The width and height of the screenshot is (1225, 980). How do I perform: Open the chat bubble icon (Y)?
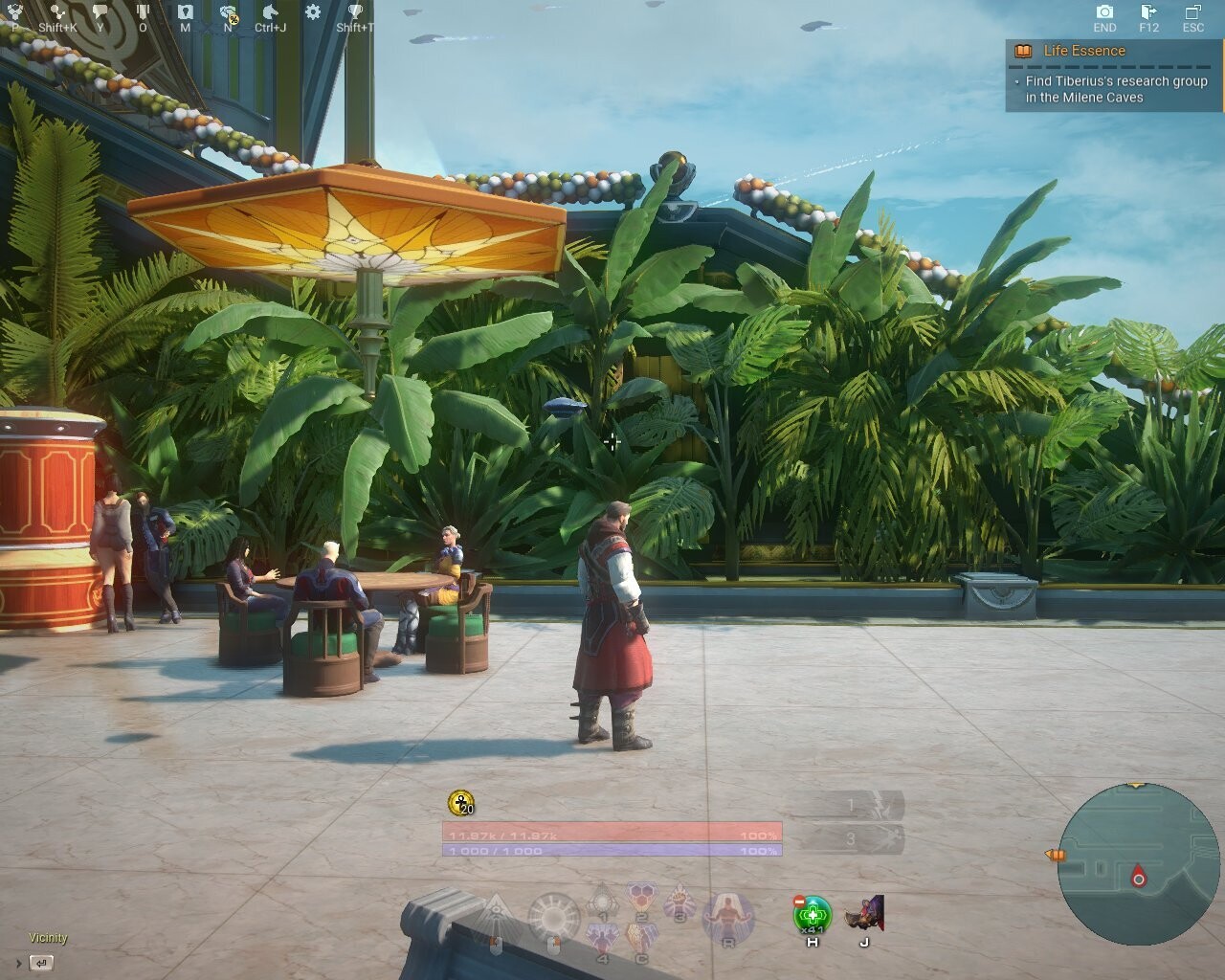click(x=100, y=10)
